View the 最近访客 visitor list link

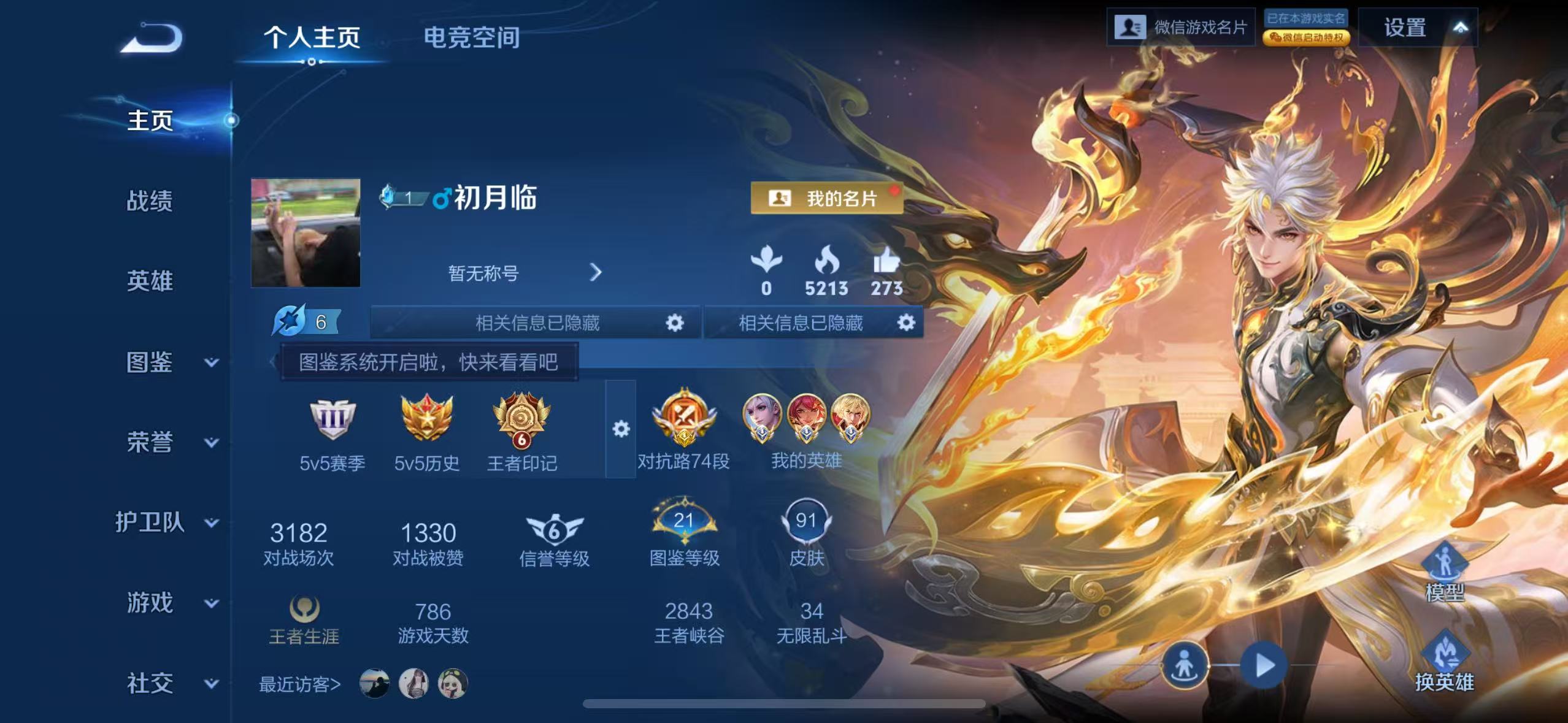300,685
